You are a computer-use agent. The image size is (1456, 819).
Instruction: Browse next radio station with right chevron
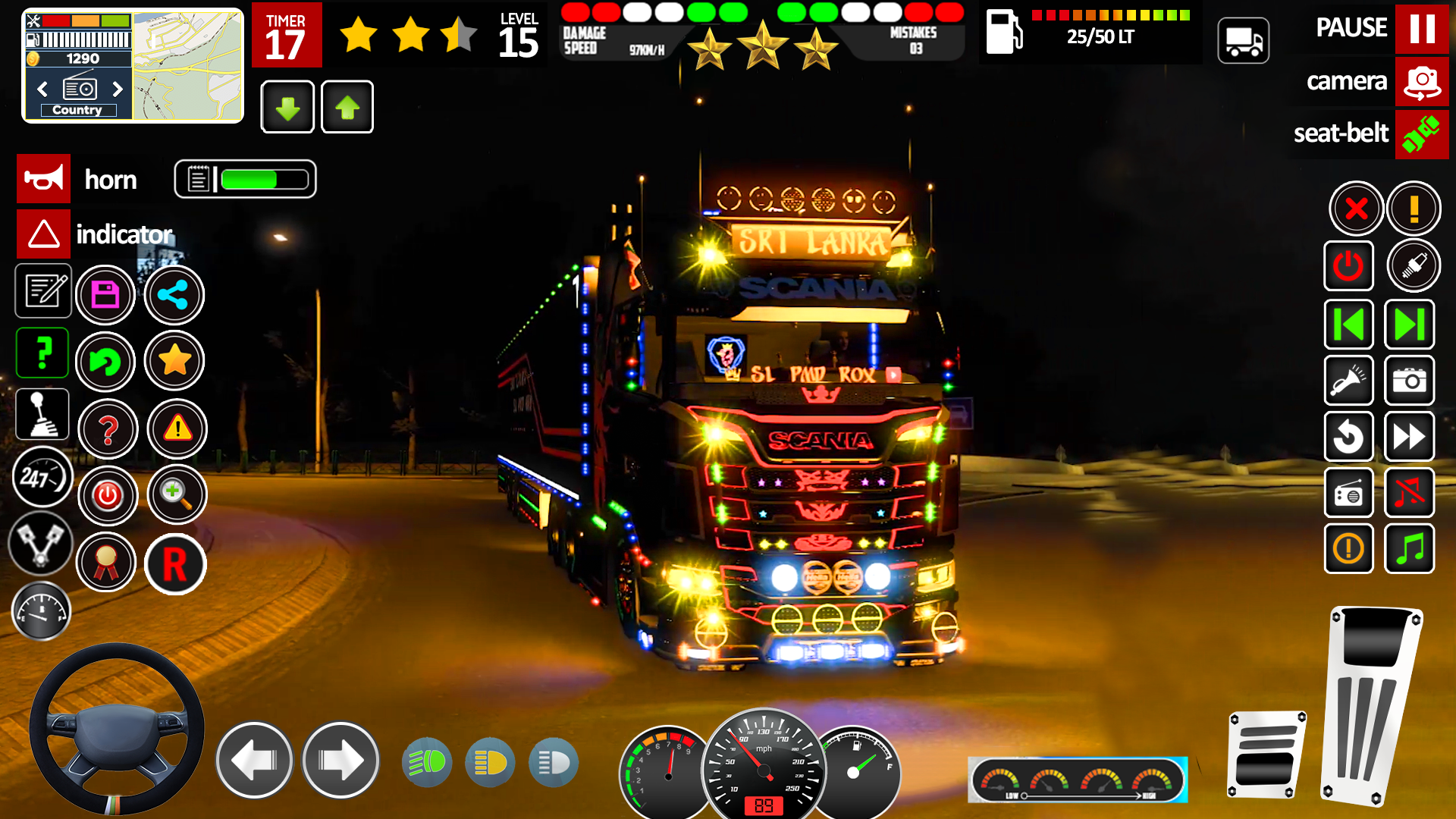click(118, 89)
